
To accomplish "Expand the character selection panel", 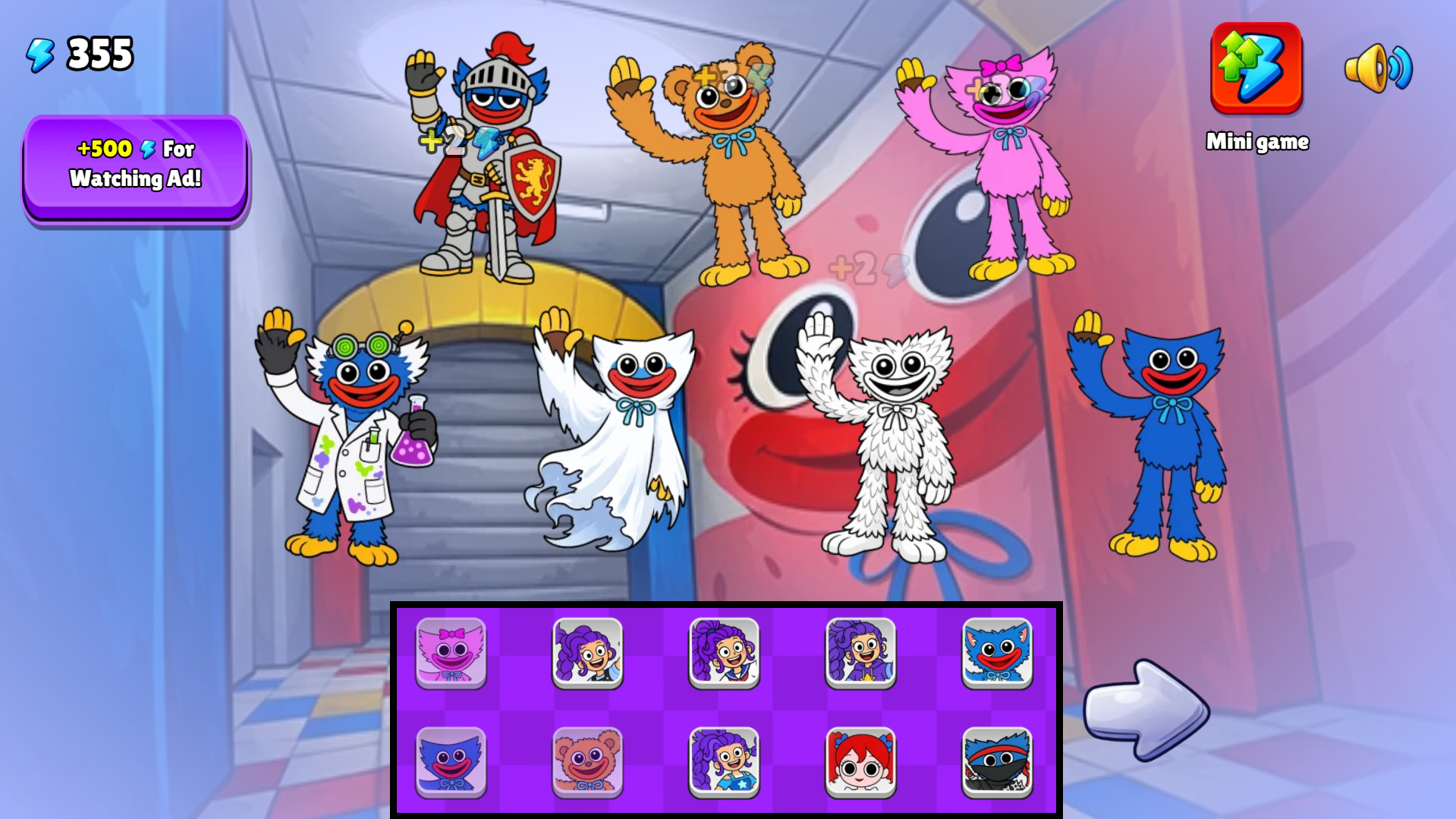I will pyautogui.click(x=726, y=710).
